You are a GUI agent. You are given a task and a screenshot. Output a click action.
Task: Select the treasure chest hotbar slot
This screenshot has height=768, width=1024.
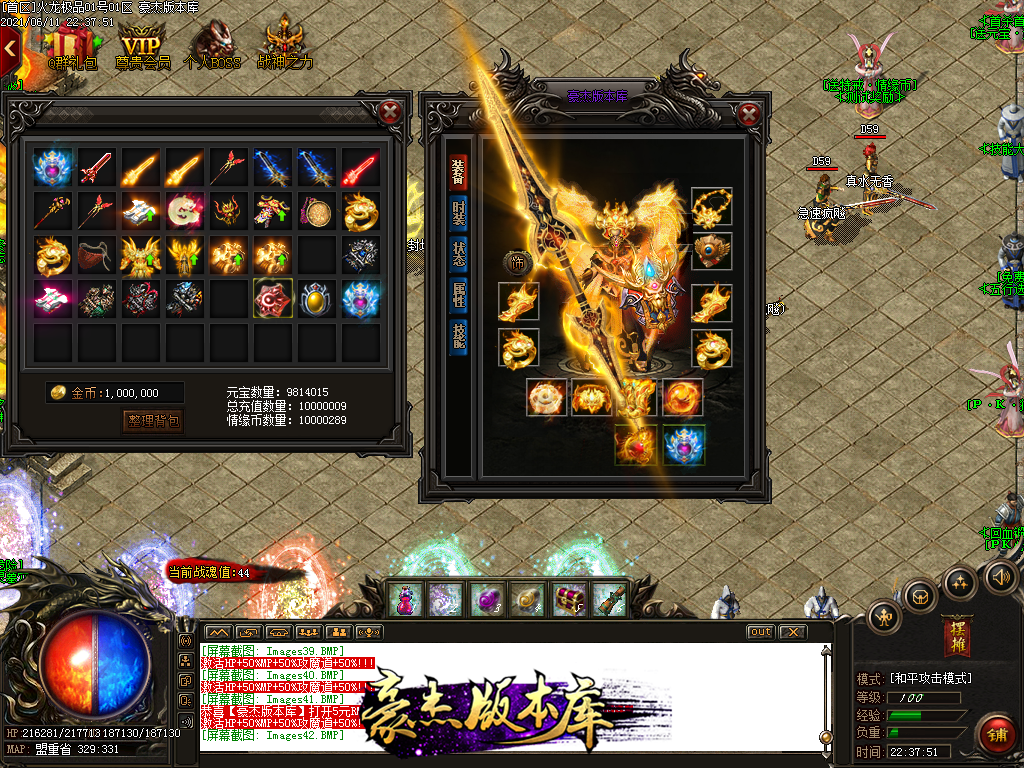(570, 599)
